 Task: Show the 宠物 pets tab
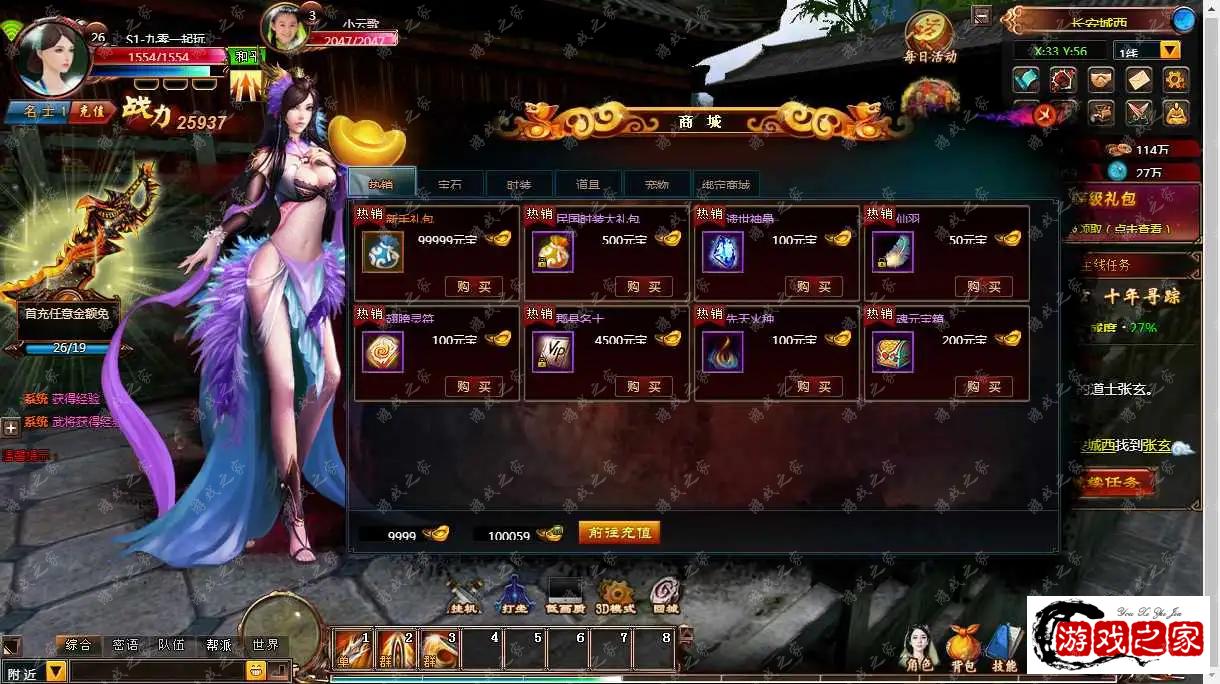(x=656, y=184)
